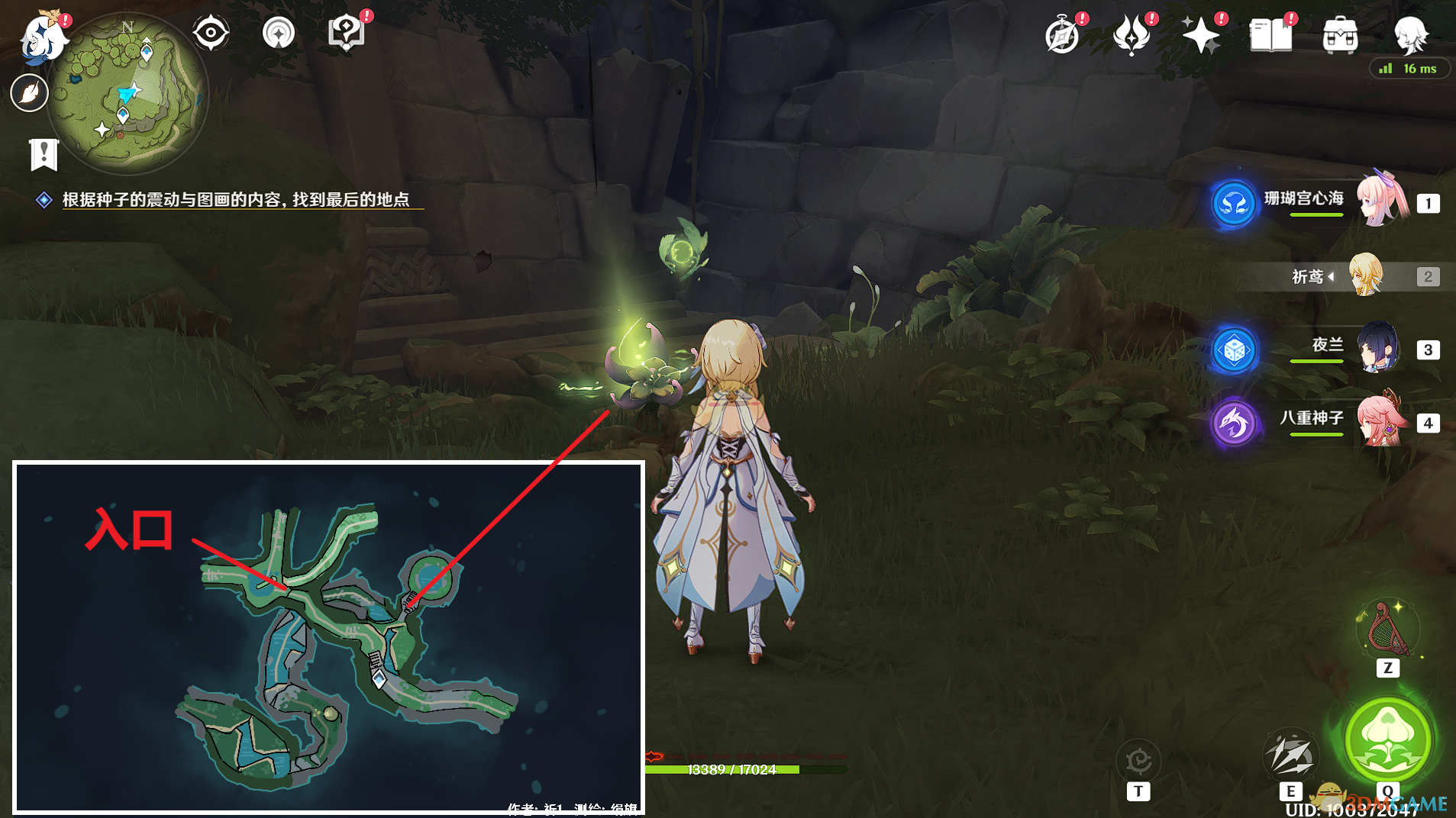The height and width of the screenshot is (818, 1456).
Task: Click the feather icon beside minimap
Action: (30, 94)
